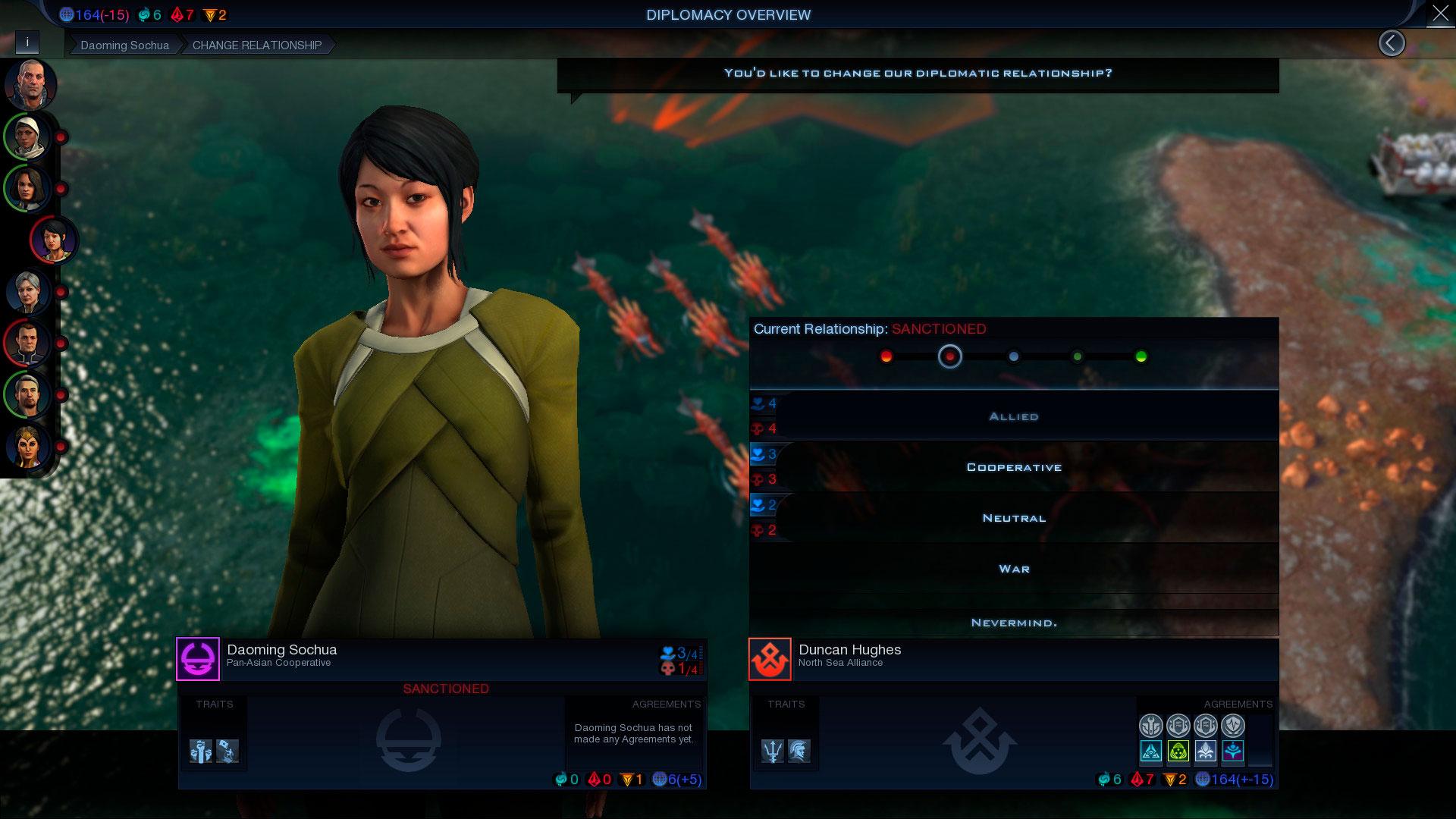Click the blue neutral relationship dot
This screenshot has width=1456, height=819.
pyautogui.click(x=1013, y=356)
